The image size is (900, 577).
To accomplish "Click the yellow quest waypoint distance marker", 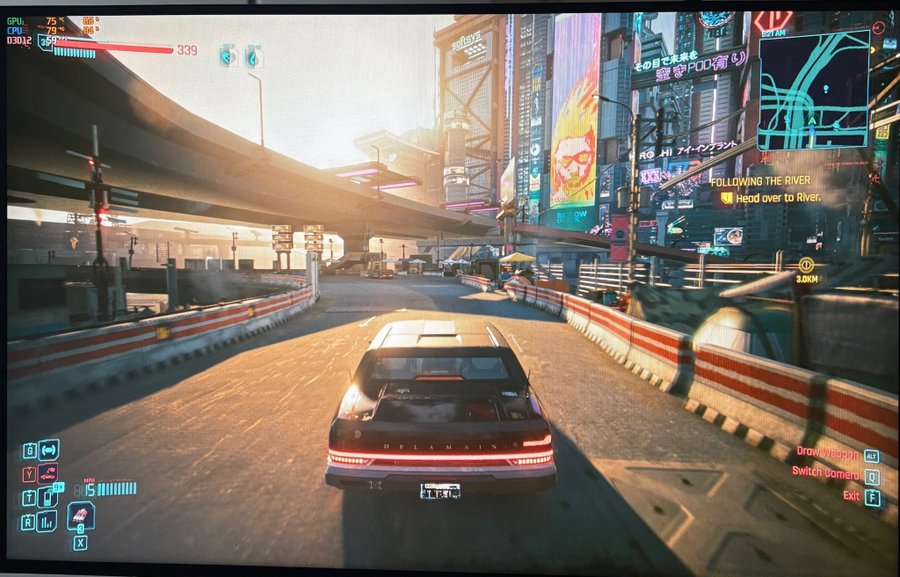I will [805, 265].
